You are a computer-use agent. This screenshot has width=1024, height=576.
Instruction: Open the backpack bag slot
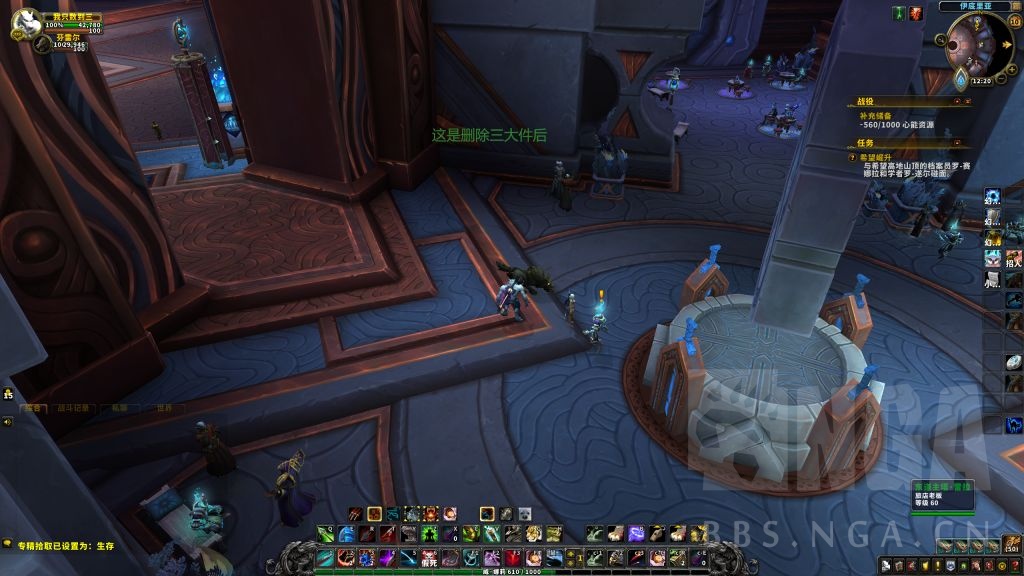click(x=1012, y=546)
